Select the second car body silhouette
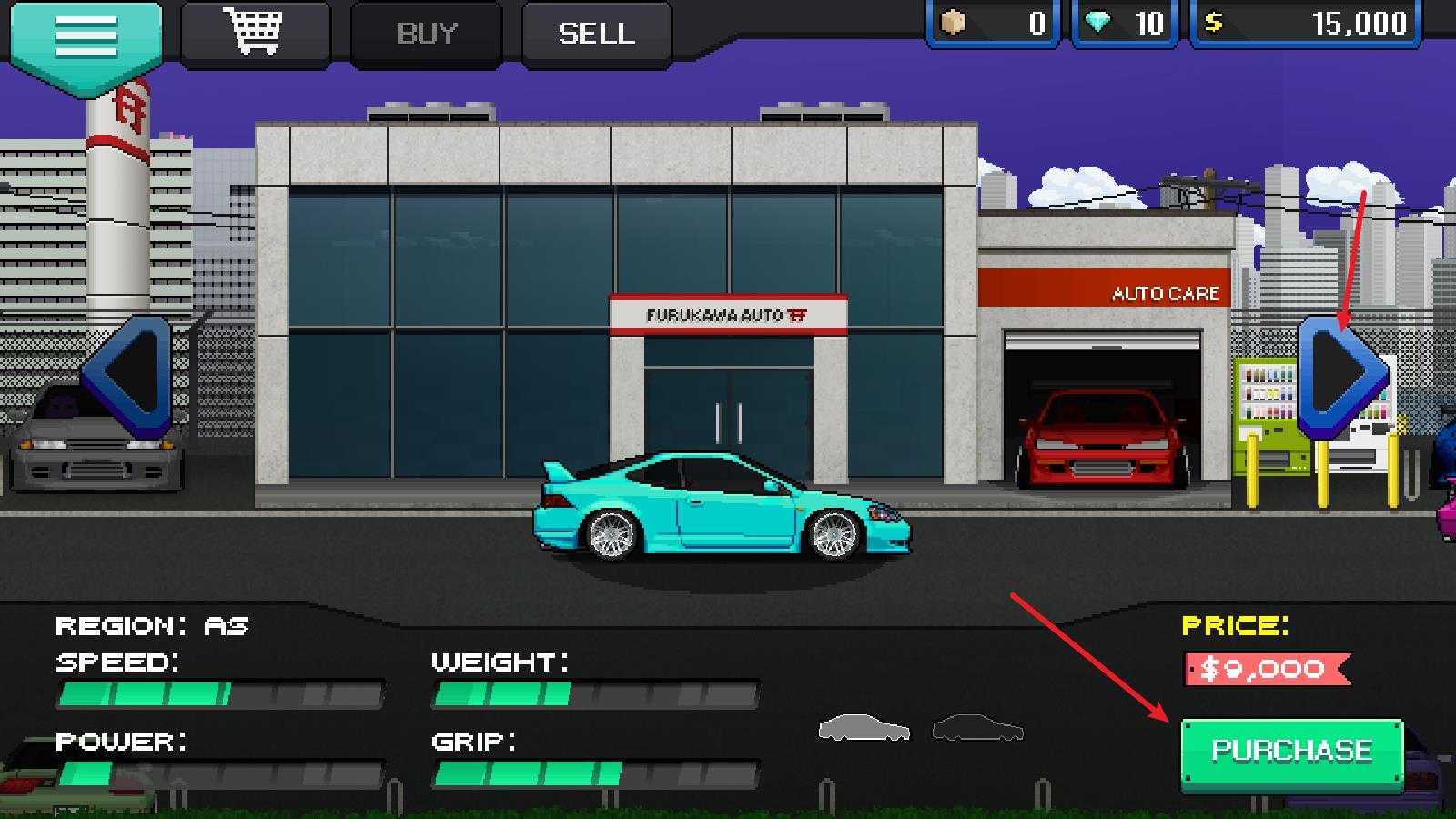The image size is (1456, 819). (978, 728)
